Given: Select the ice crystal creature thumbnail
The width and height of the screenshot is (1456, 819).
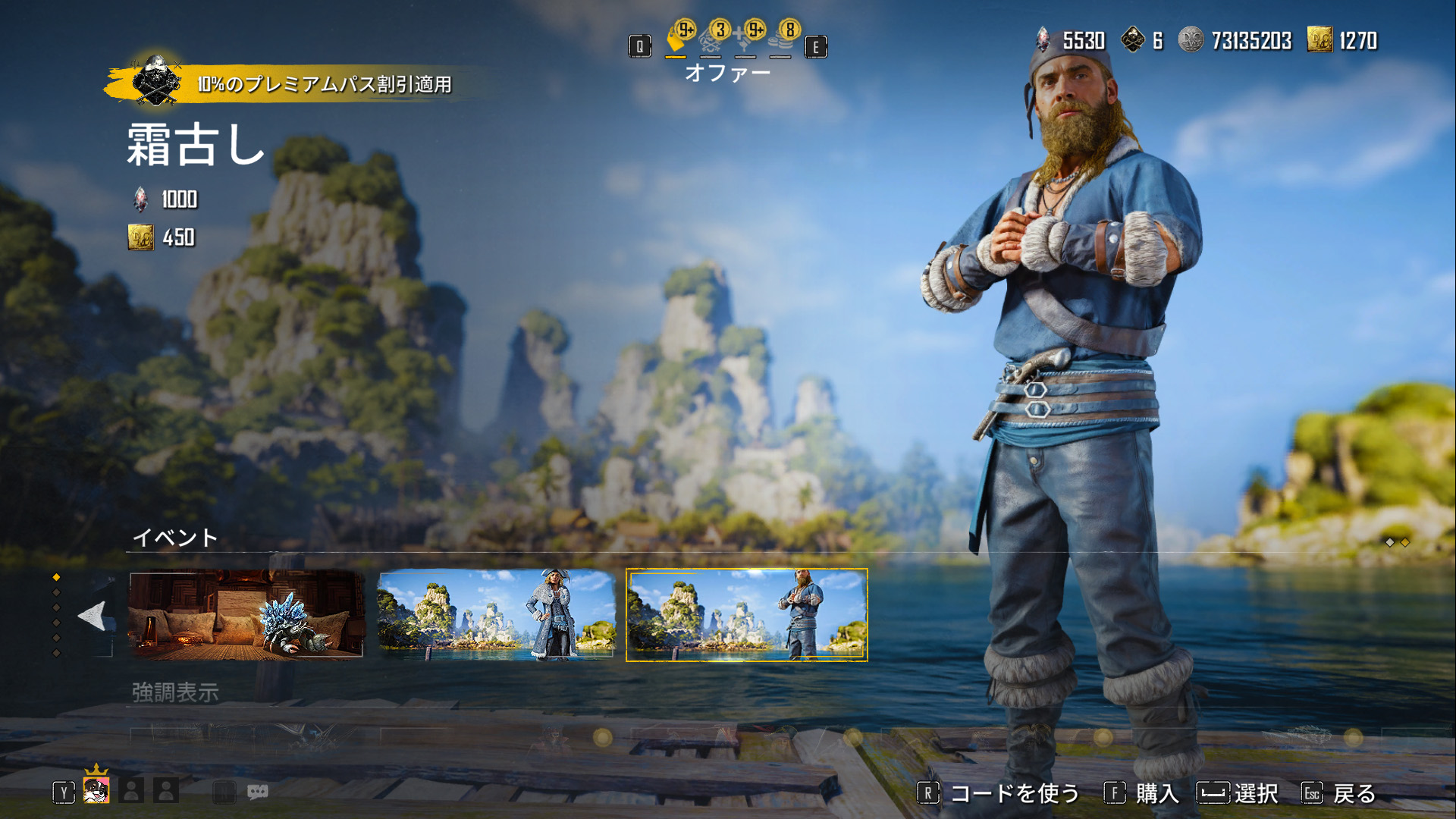Looking at the screenshot, I should tap(246, 614).
